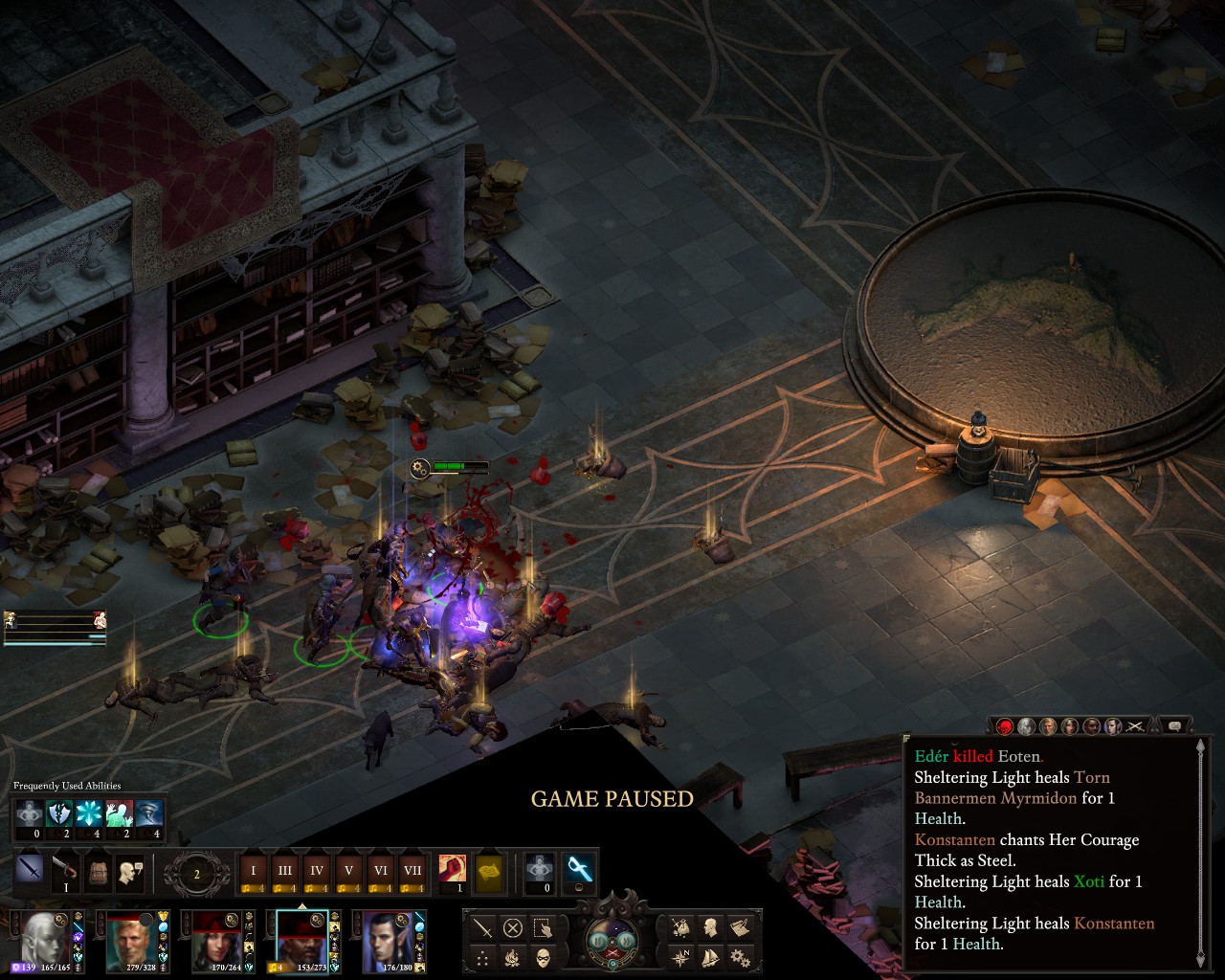Switch to the dialogue speech-bubble log tab
Screen dimensions: 1225x980
tap(1174, 726)
